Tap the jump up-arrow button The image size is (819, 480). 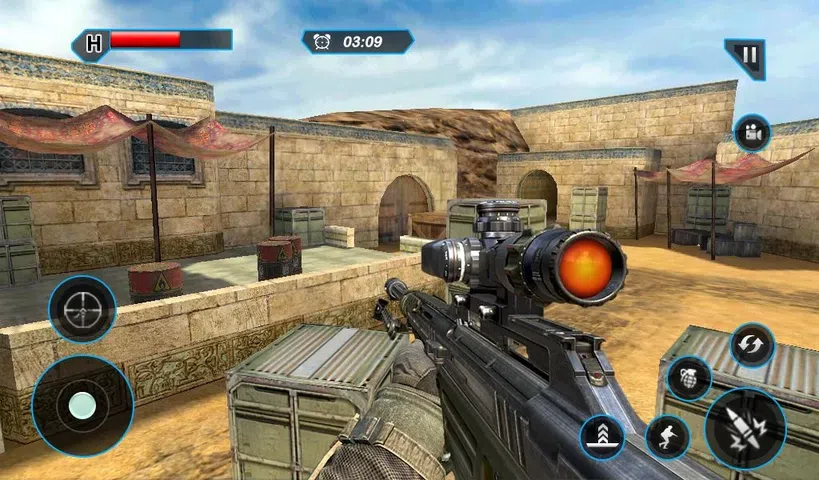(x=603, y=437)
